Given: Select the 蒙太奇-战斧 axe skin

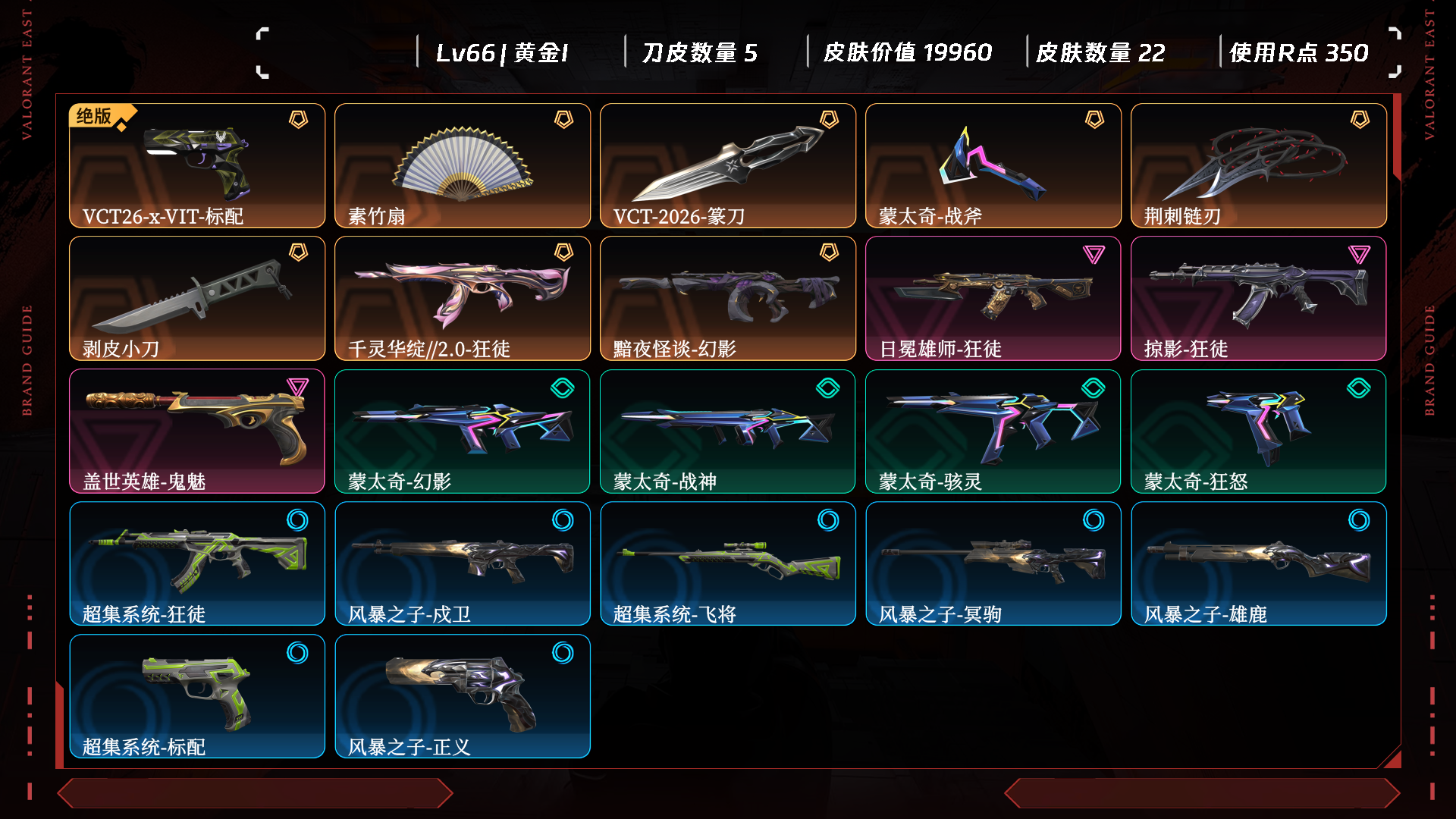Looking at the screenshot, I should click(x=993, y=165).
